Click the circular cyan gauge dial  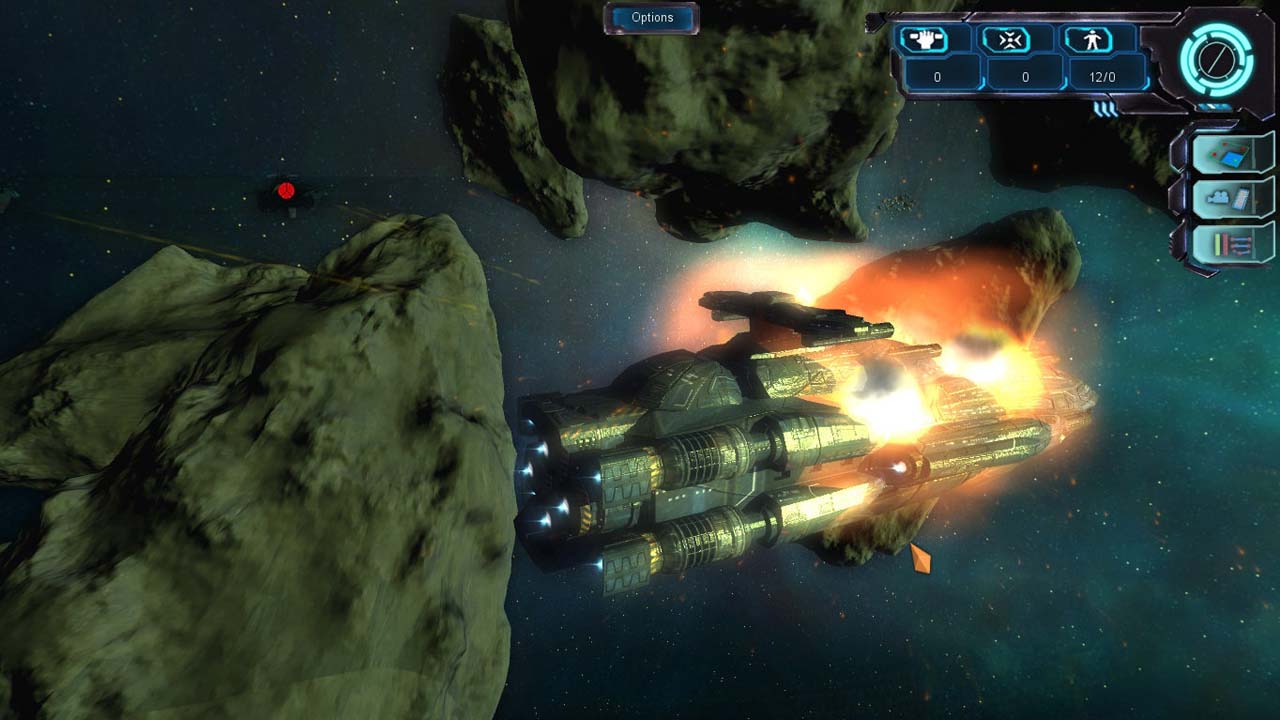1215,59
